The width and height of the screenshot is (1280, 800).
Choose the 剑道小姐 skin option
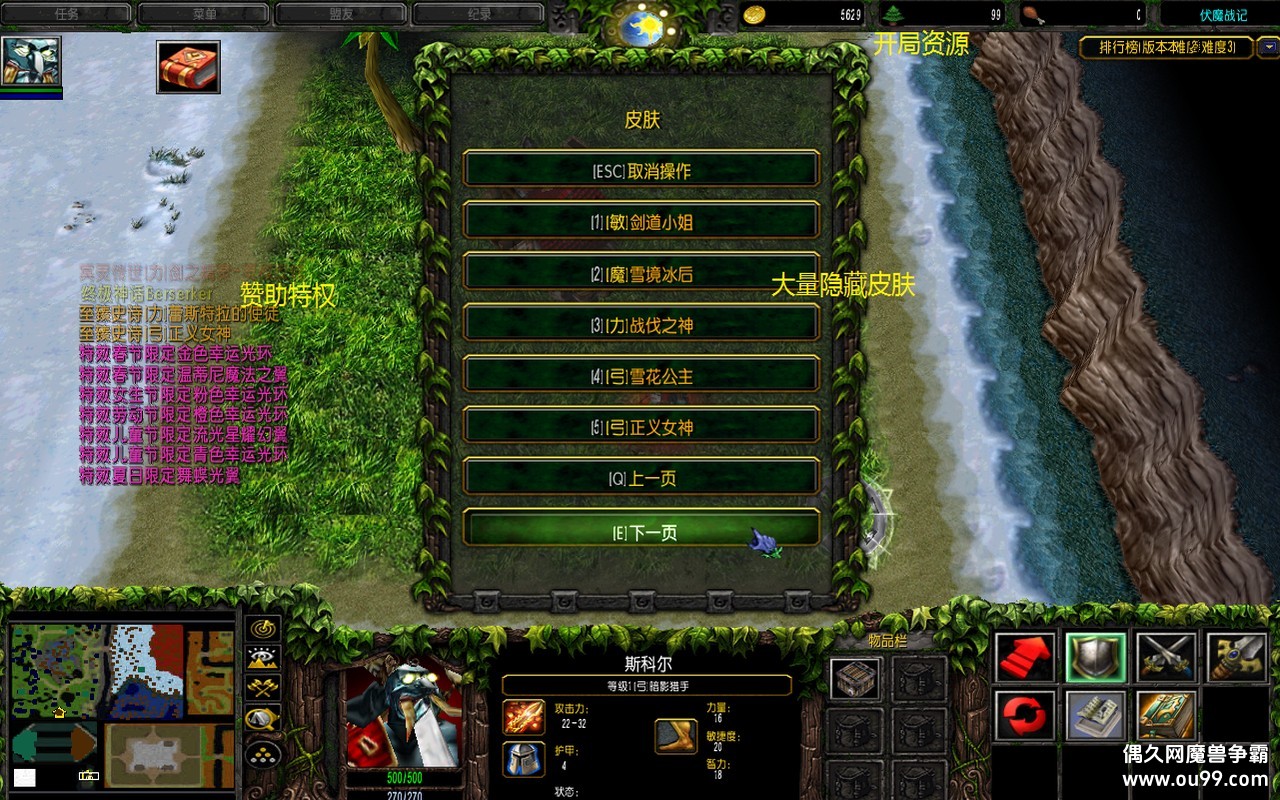coord(641,222)
